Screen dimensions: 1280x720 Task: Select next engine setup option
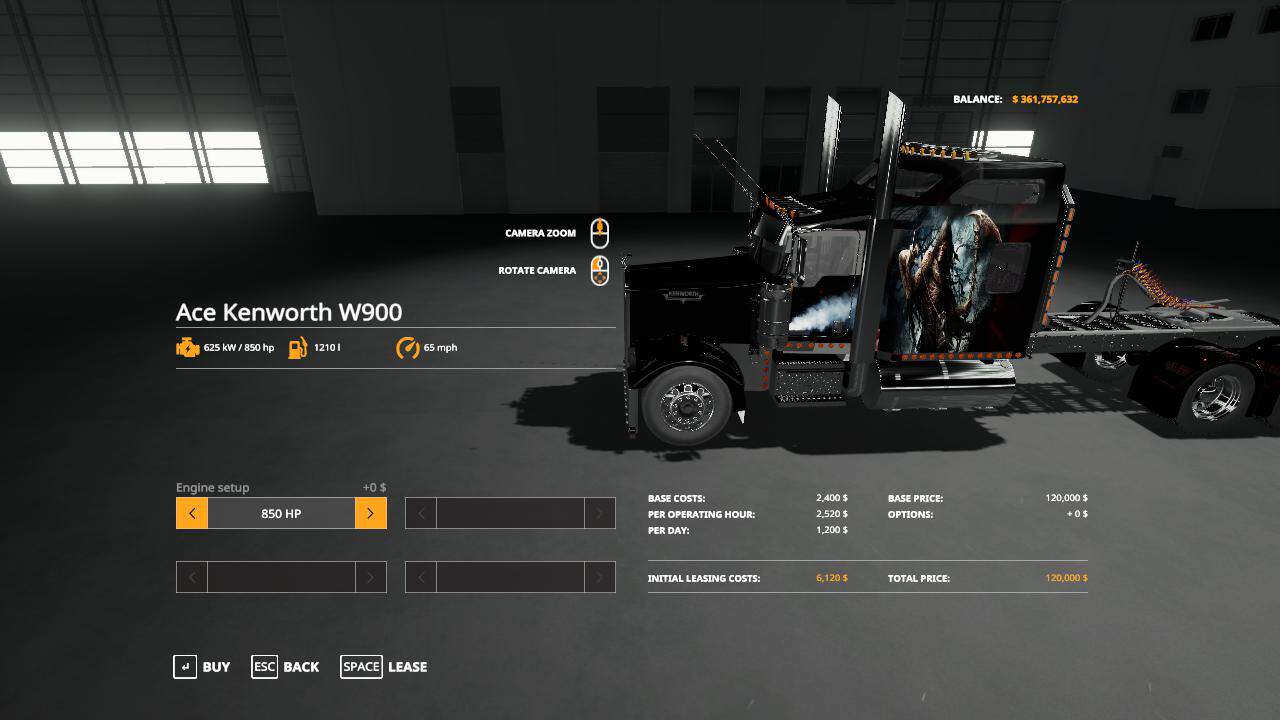click(370, 514)
